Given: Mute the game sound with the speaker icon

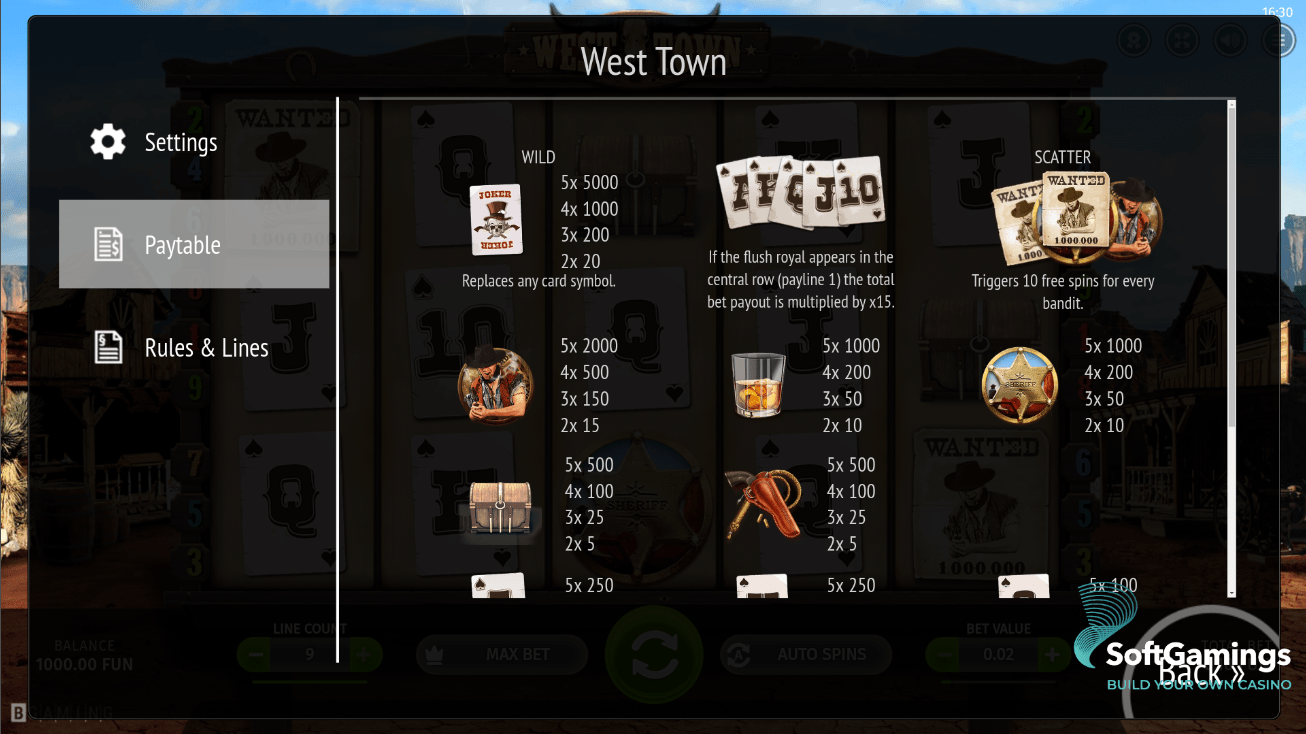Looking at the screenshot, I should (x=1230, y=40).
